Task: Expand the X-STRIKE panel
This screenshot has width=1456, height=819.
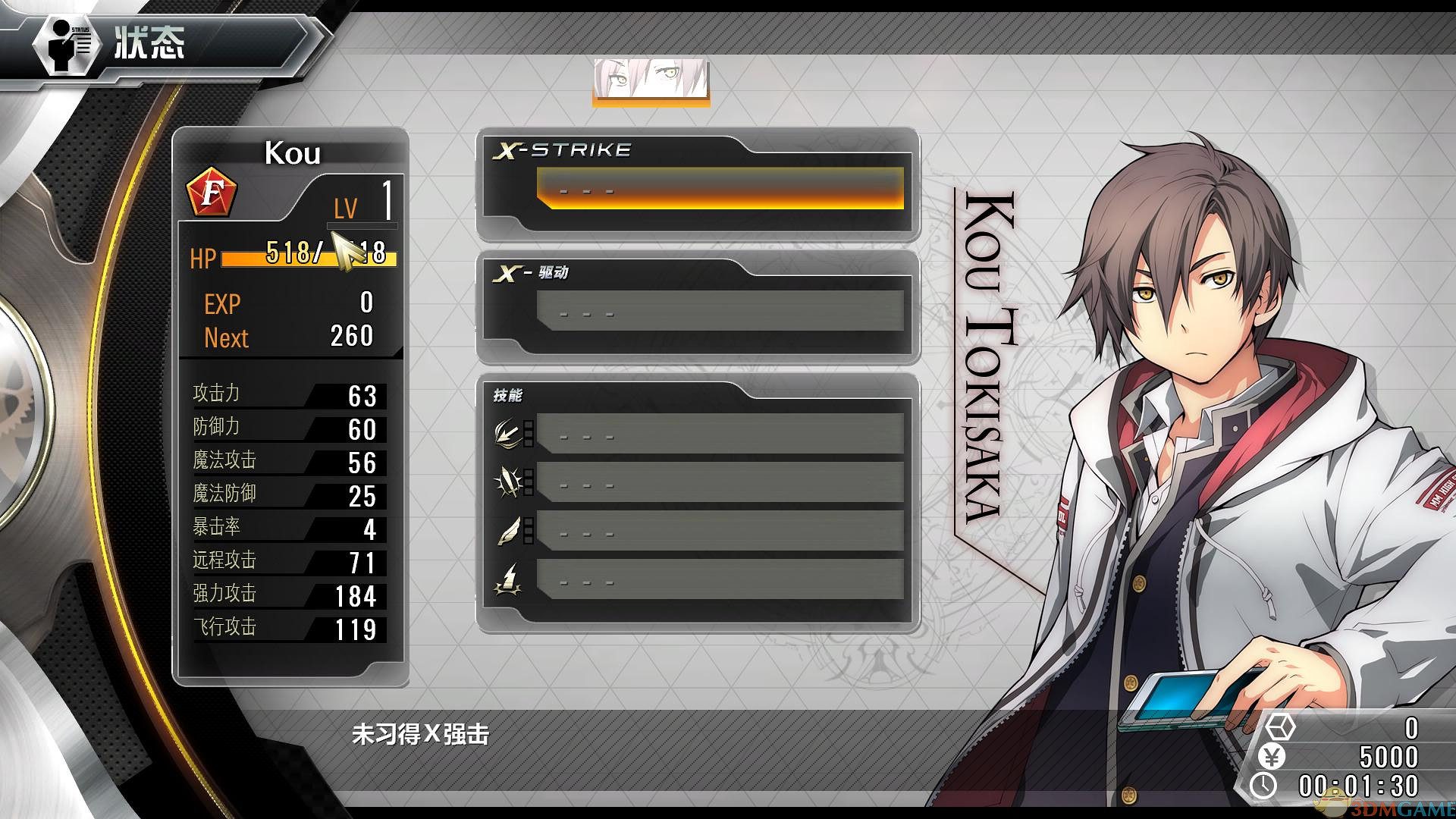Action: click(565, 149)
